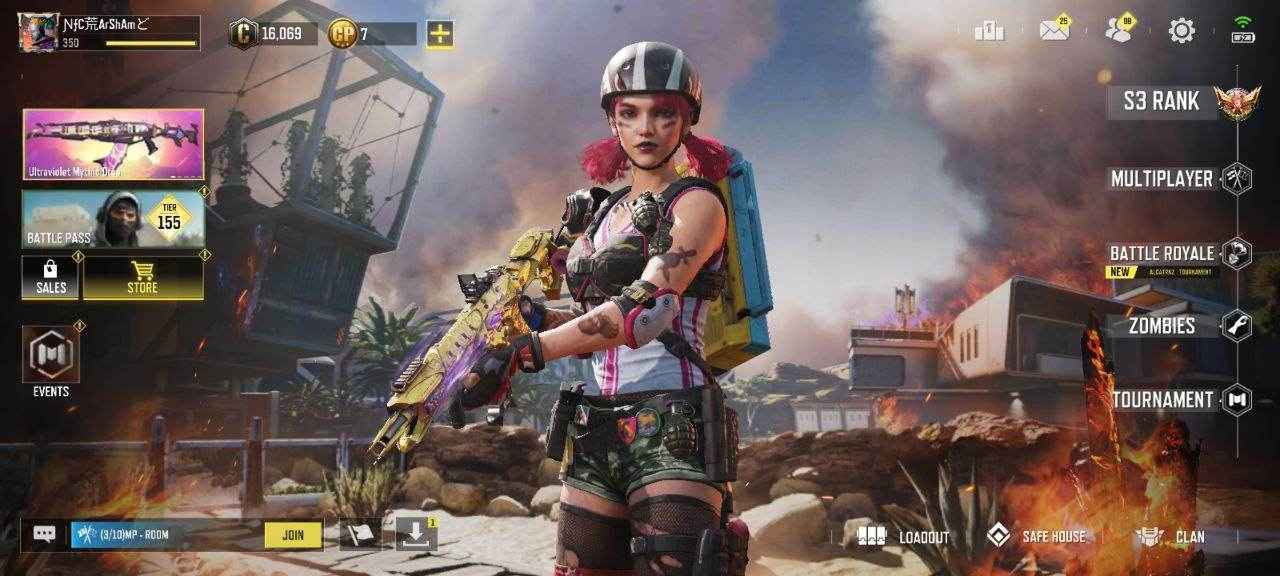Check the mail envelope inbox

[1054, 30]
